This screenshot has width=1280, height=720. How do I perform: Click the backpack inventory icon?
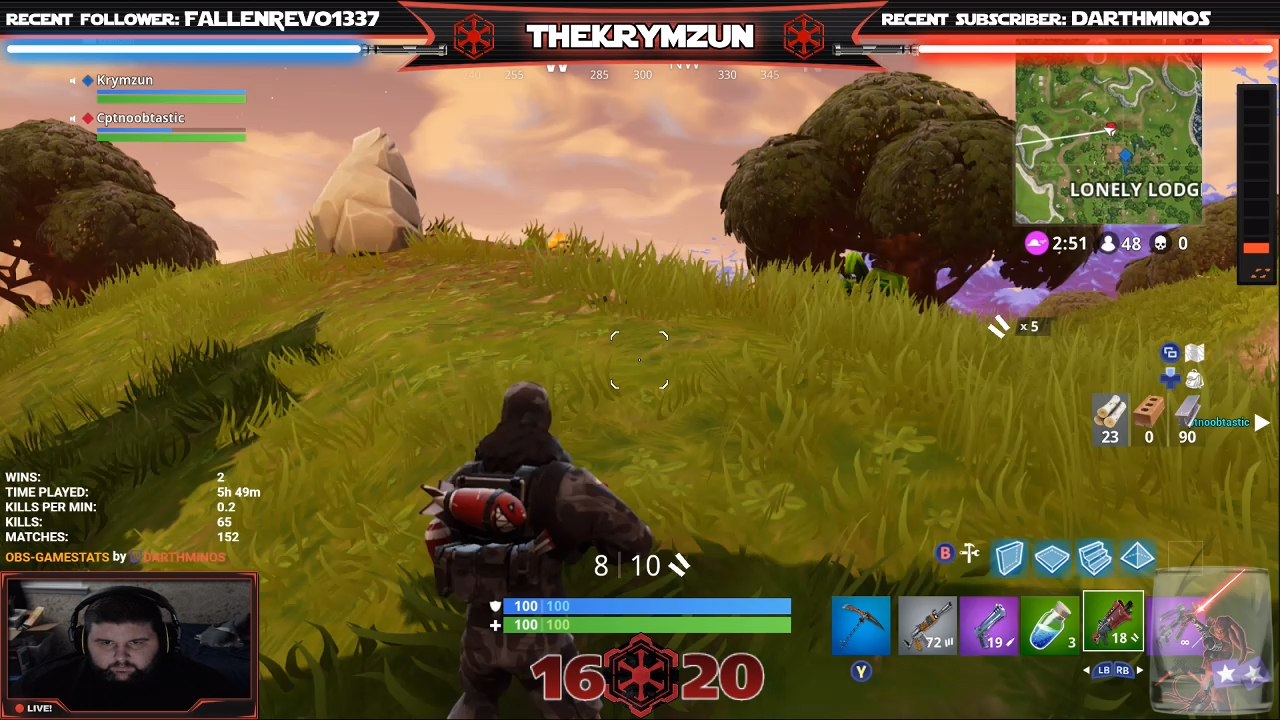[x=1196, y=379]
